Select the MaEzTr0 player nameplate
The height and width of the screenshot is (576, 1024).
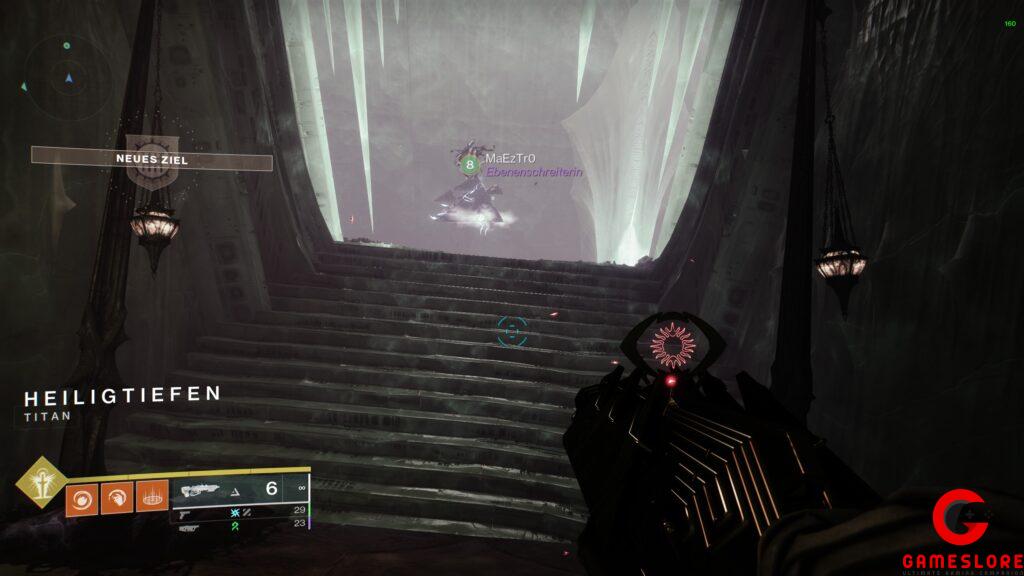(x=509, y=159)
